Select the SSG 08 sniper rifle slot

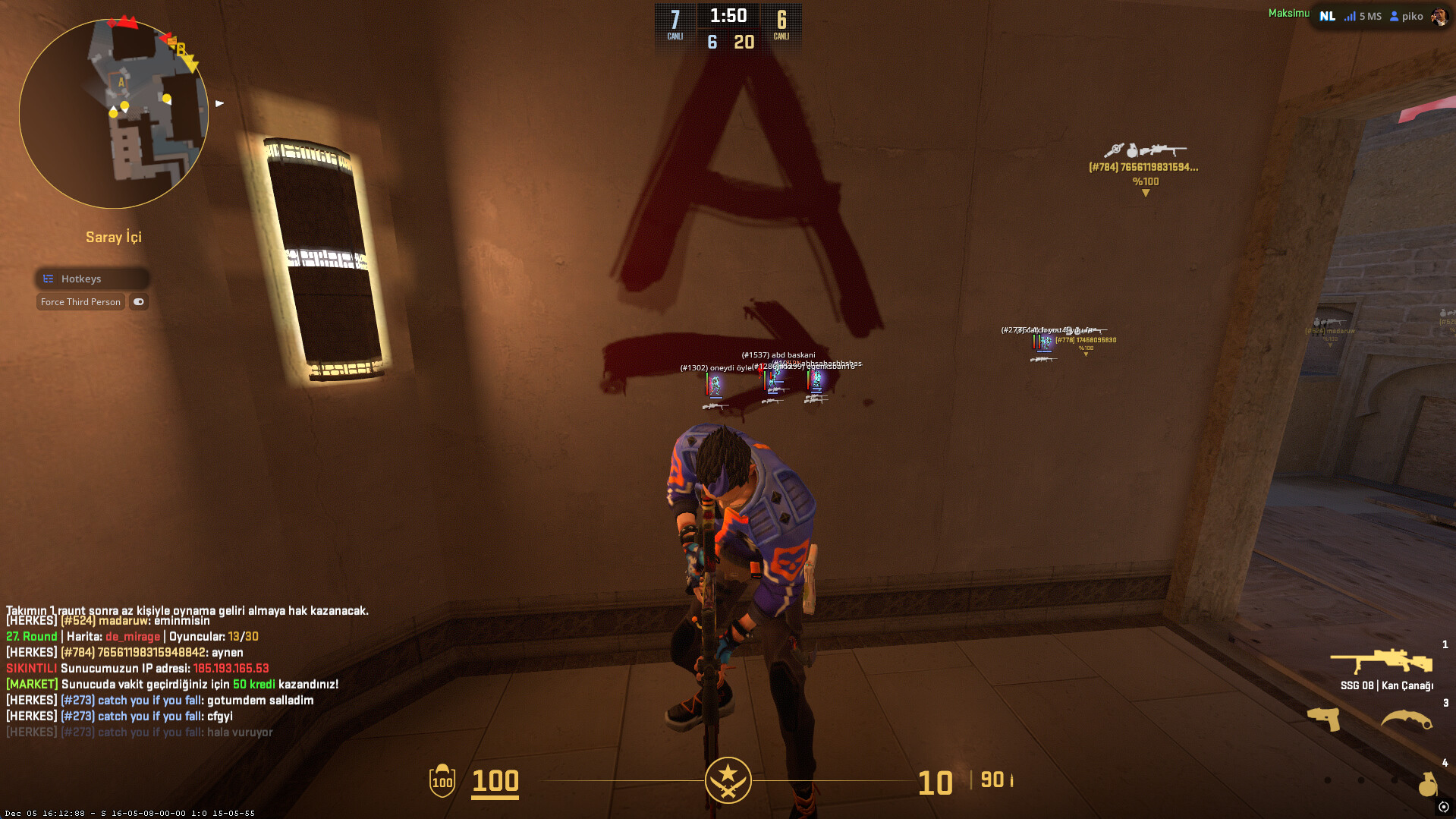(1382, 662)
